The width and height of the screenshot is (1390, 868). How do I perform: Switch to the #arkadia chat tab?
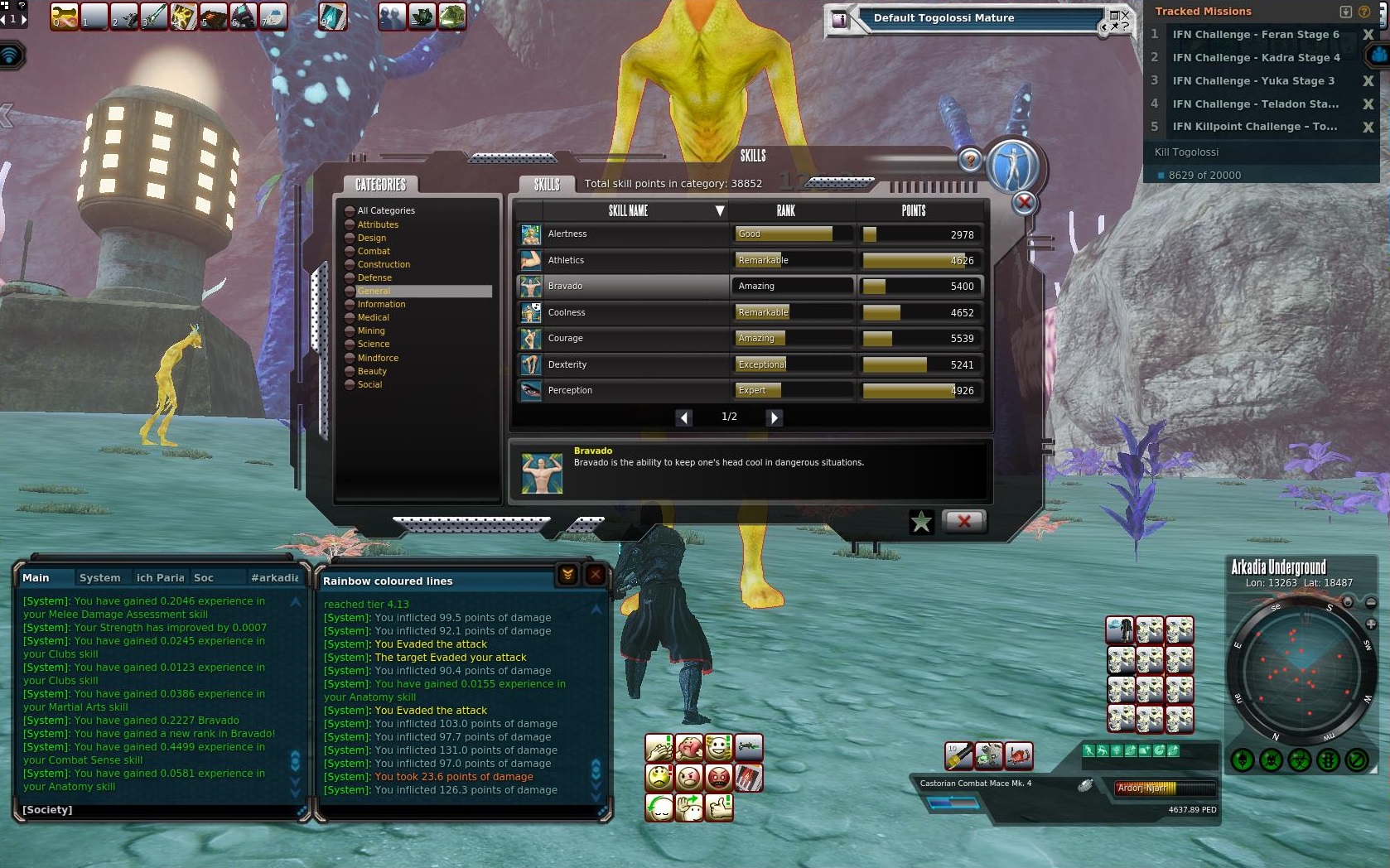point(274,578)
